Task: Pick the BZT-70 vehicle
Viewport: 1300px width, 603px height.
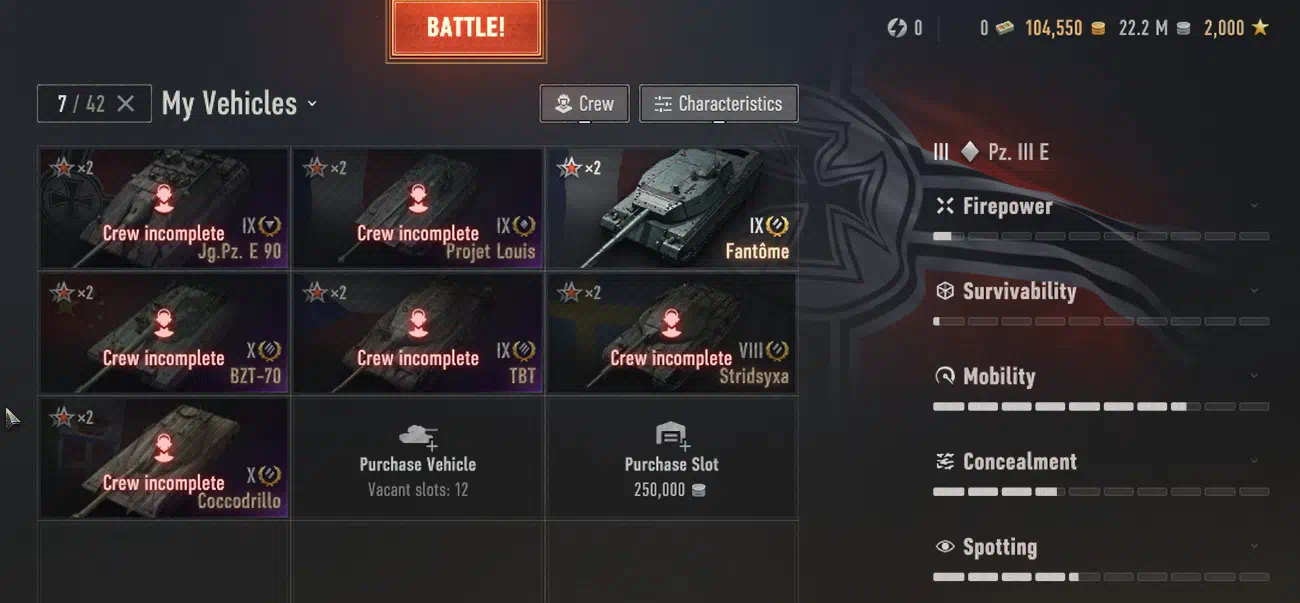Action: point(164,333)
